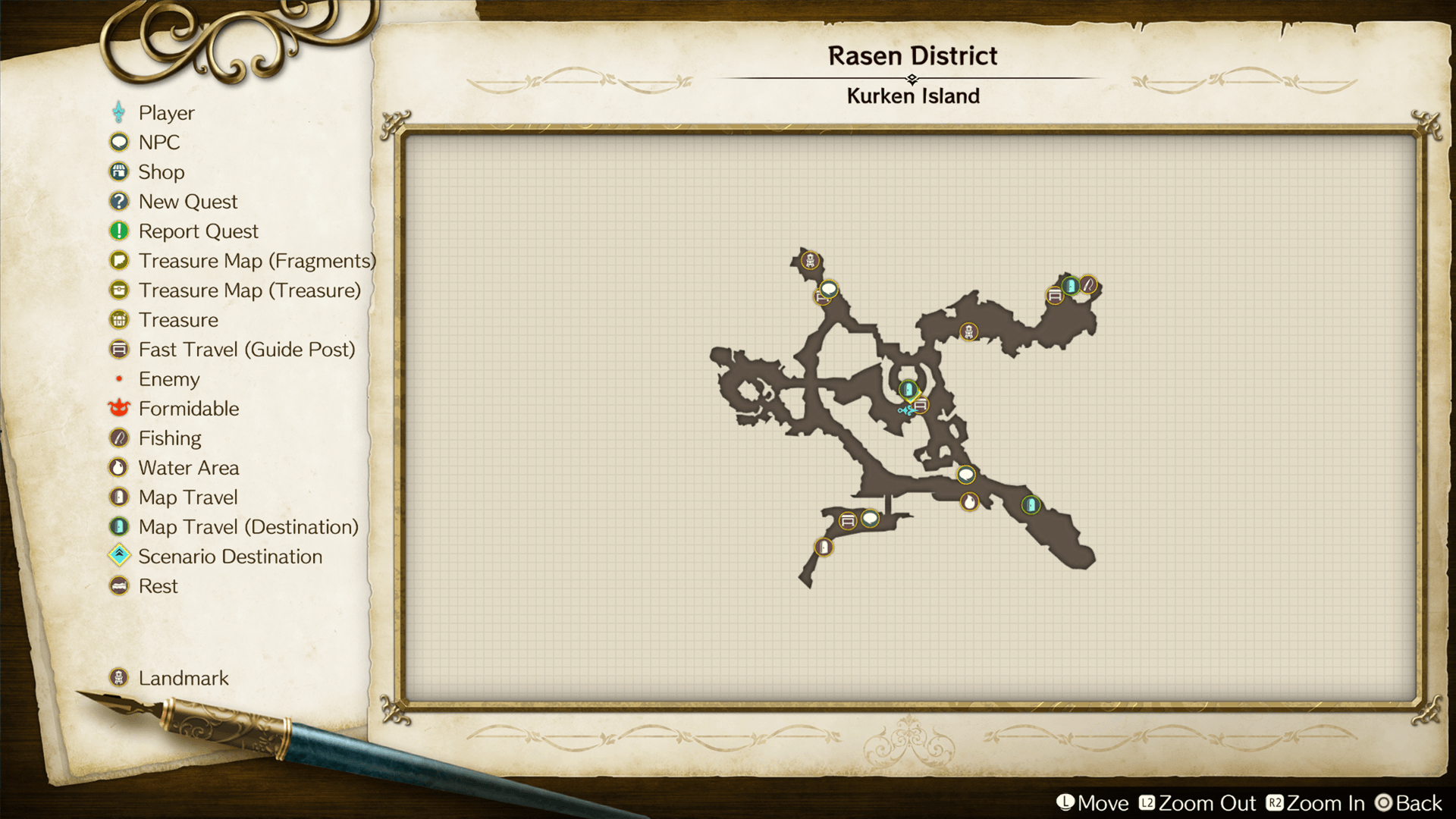Select the Fishing entry in the legend
The width and height of the screenshot is (1456, 819).
point(170,438)
